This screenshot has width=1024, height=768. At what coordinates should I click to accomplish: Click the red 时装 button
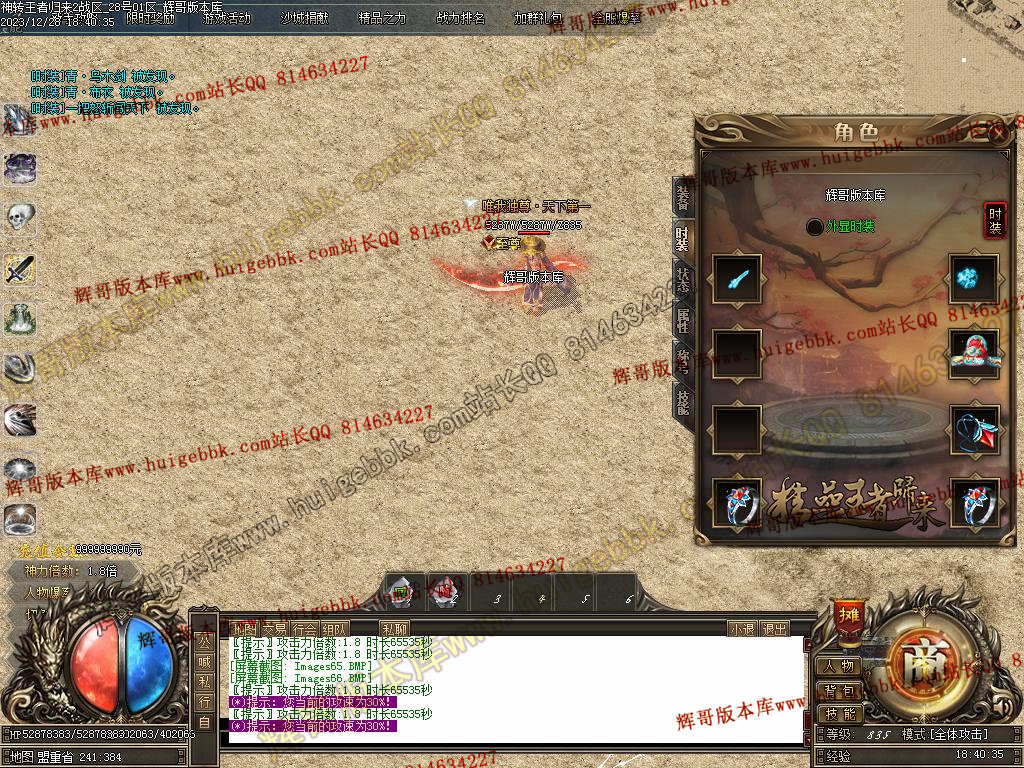click(995, 220)
